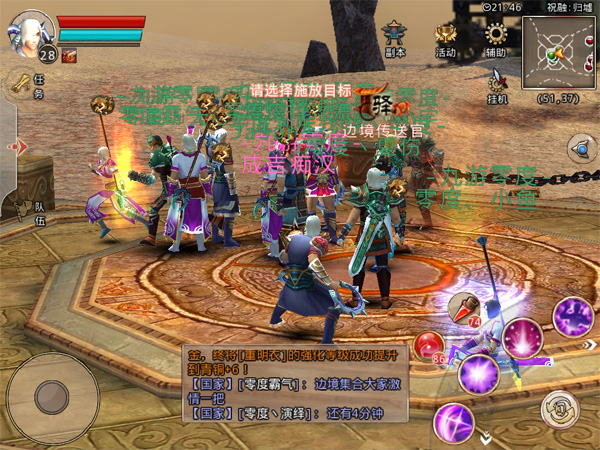Open the 副本 dungeon menu
The image size is (600, 450).
(x=396, y=38)
